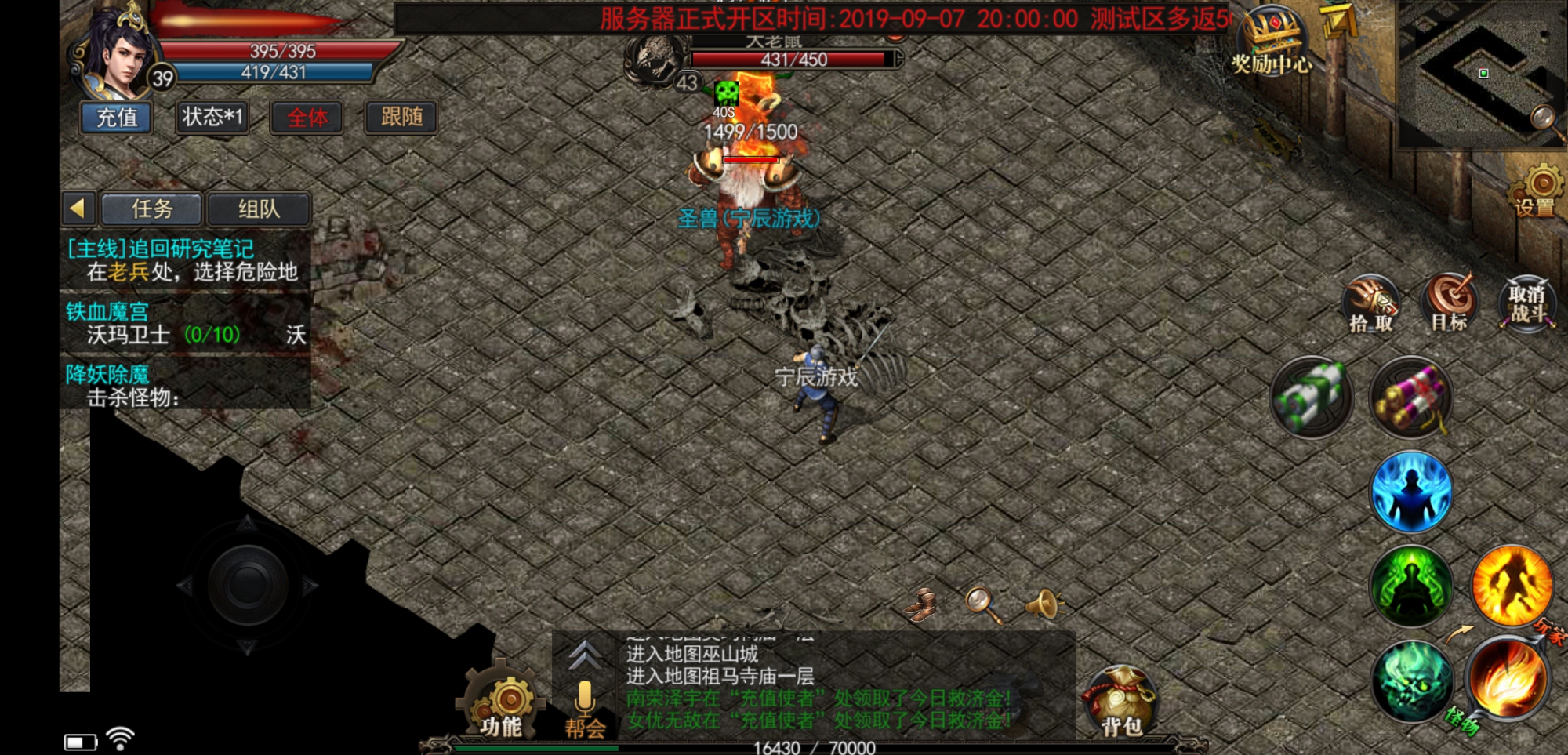Open the 奖励中心 reward center

(1272, 42)
